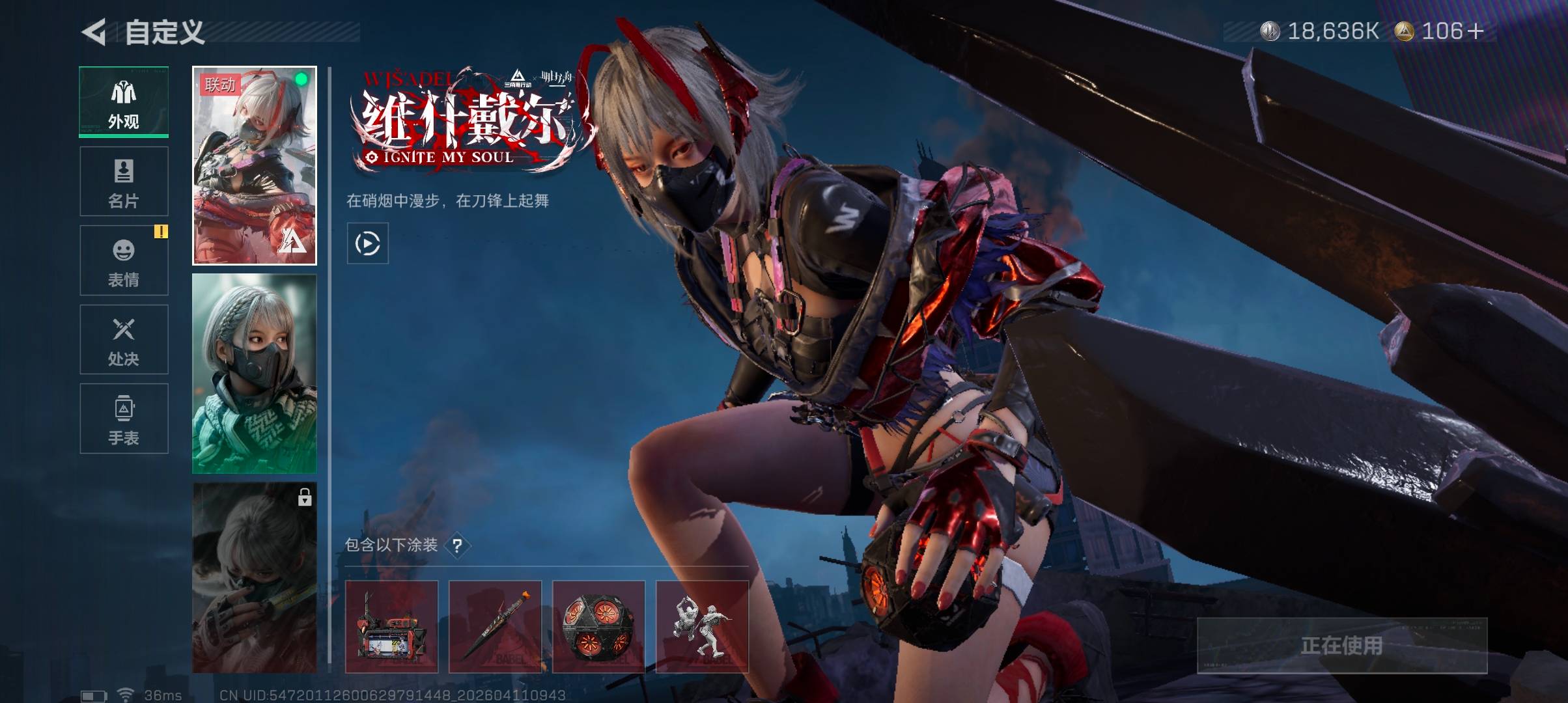Viewport: 1568px width, 703px height.
Task: Select the red equipment case skin item
Action: pyautogui.click(x=391, y=627)
